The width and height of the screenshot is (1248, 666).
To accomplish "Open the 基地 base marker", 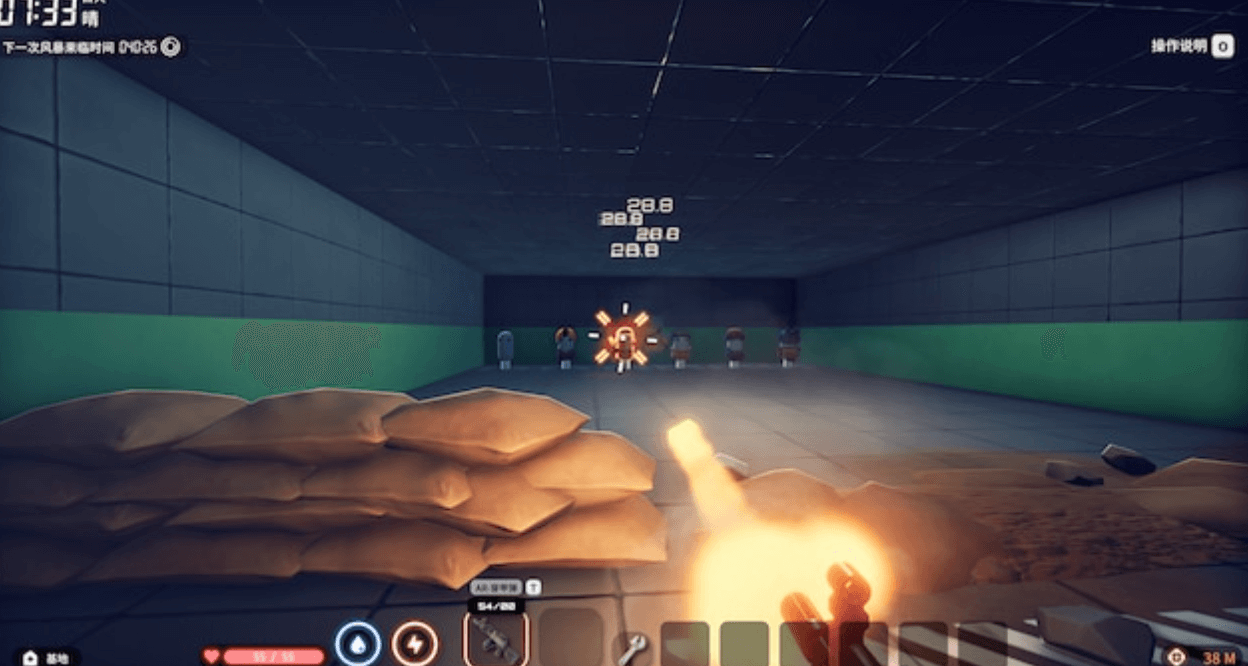I will click(x=50, y=658).
